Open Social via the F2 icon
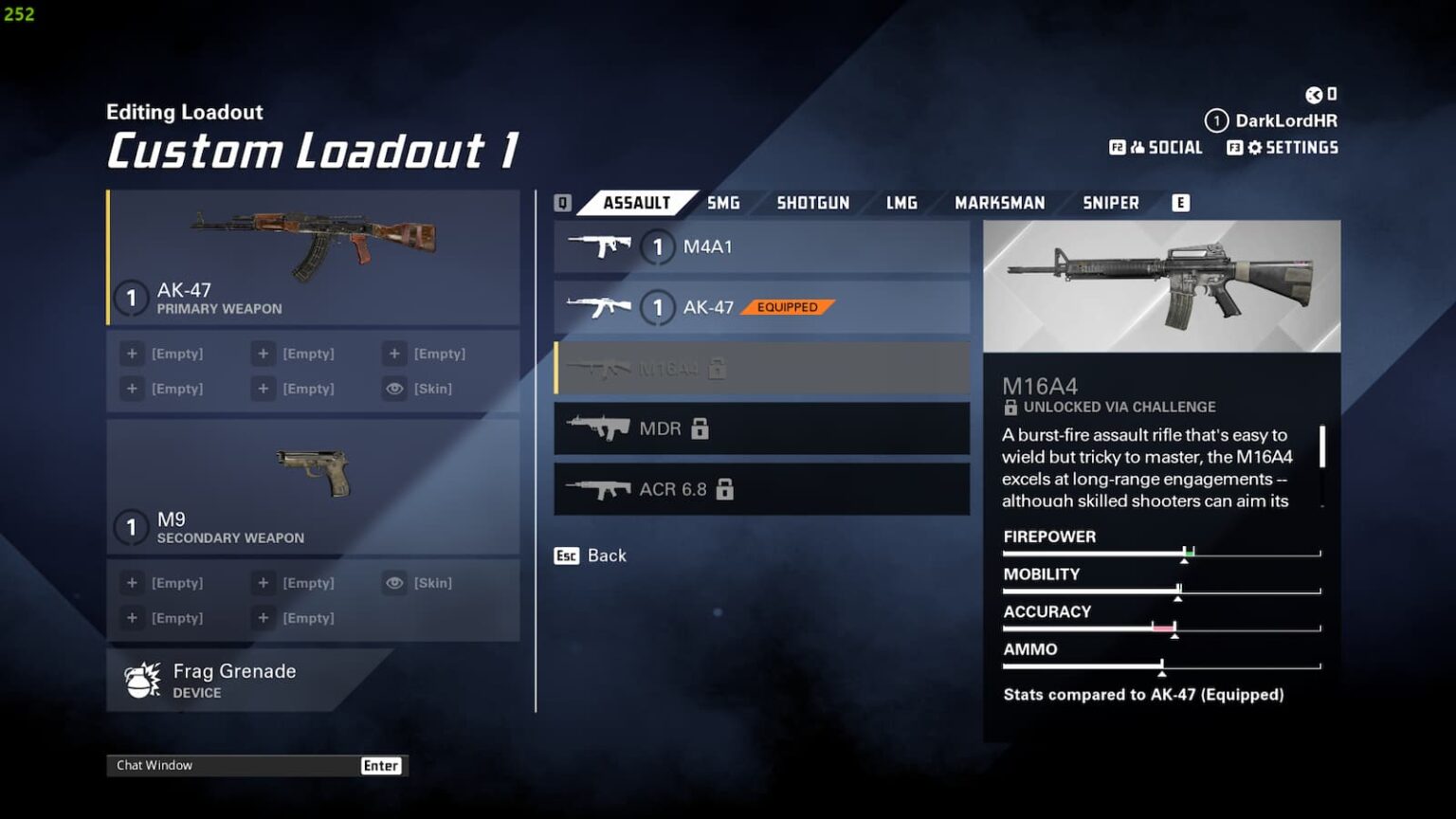 tap(1119, 148)
